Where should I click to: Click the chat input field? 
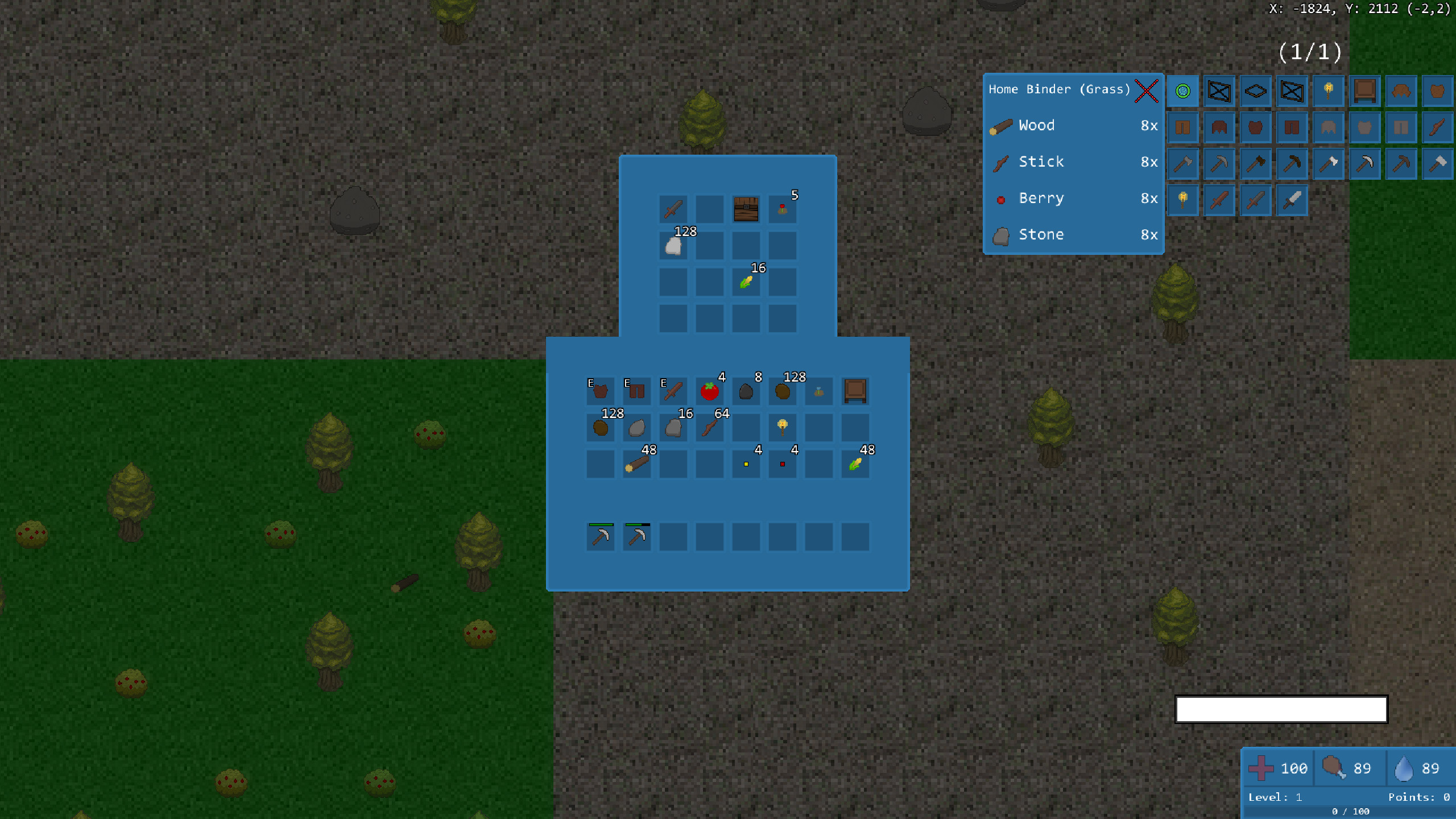pos(1281,709)
